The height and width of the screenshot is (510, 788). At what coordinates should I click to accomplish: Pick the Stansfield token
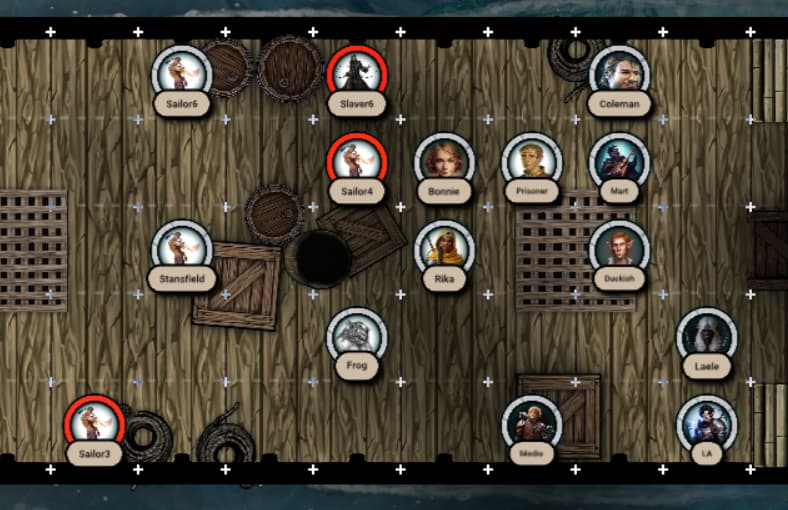[182, 248]
